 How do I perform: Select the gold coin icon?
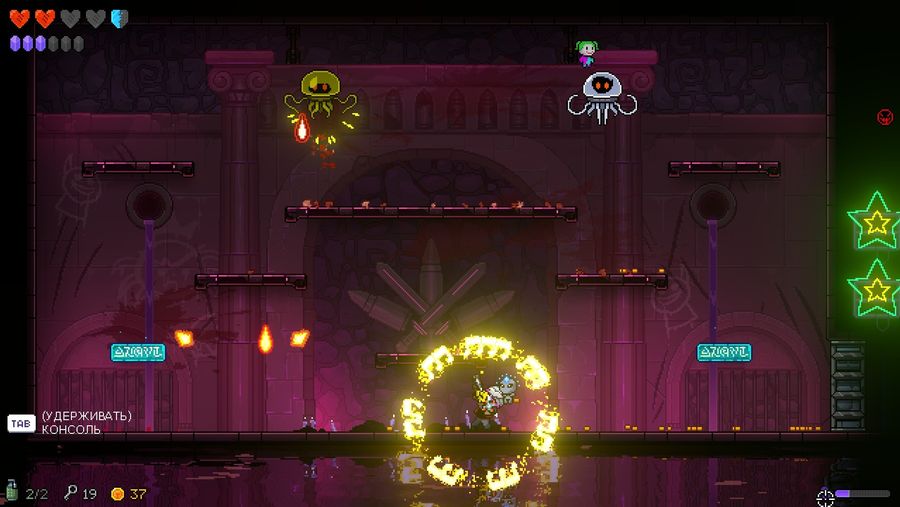[x=117, y=493]
